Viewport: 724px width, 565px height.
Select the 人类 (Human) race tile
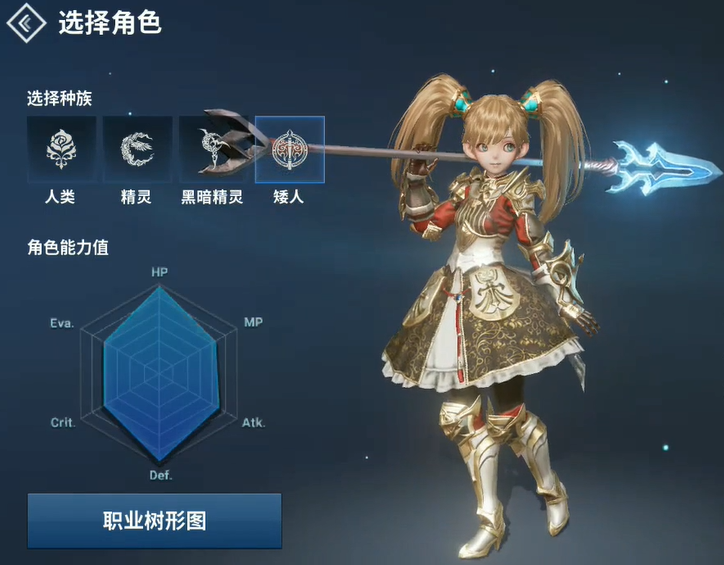[x=61, y=150]
